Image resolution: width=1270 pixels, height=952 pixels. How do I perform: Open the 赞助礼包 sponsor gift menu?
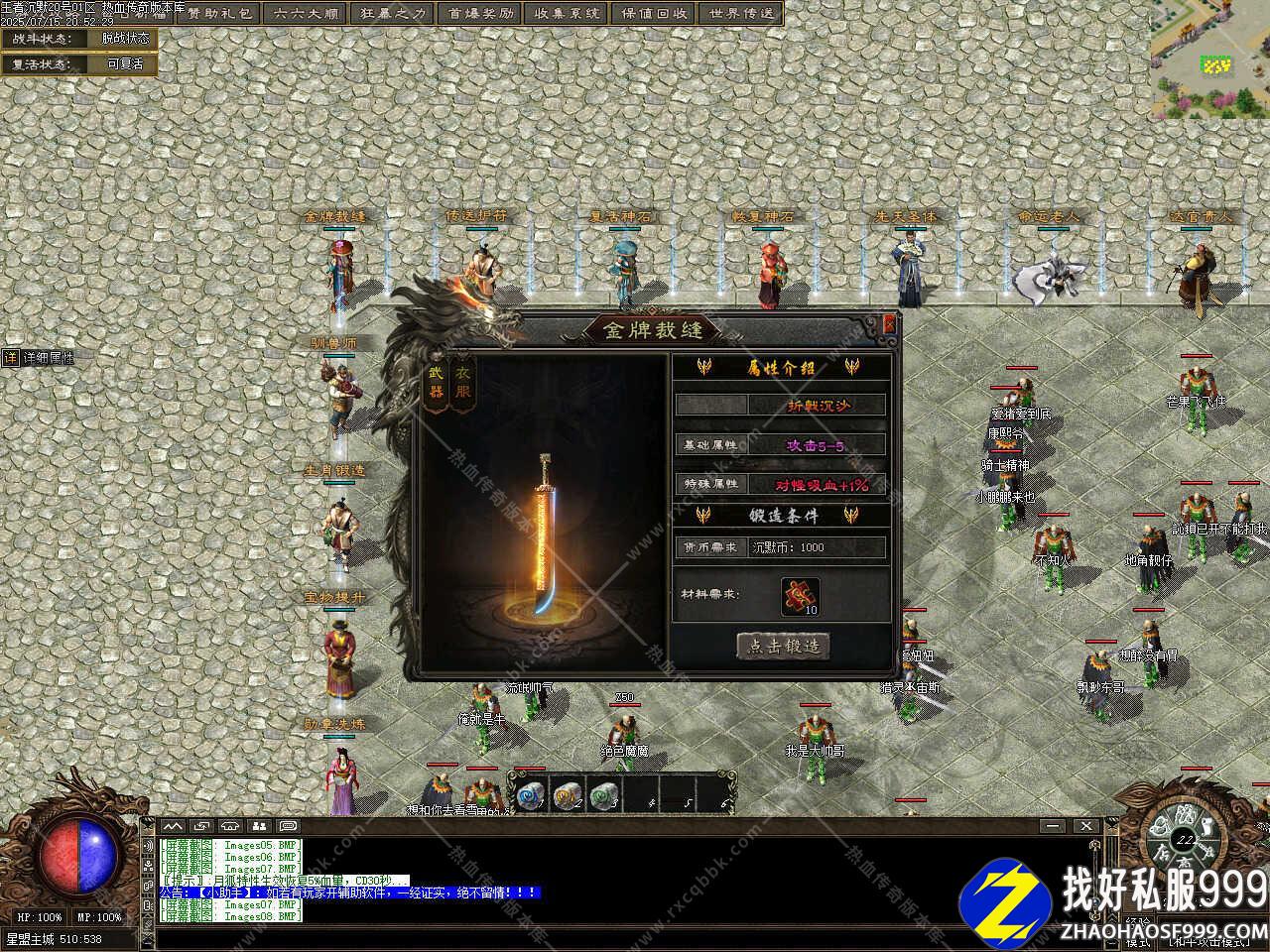coord(220,13)
